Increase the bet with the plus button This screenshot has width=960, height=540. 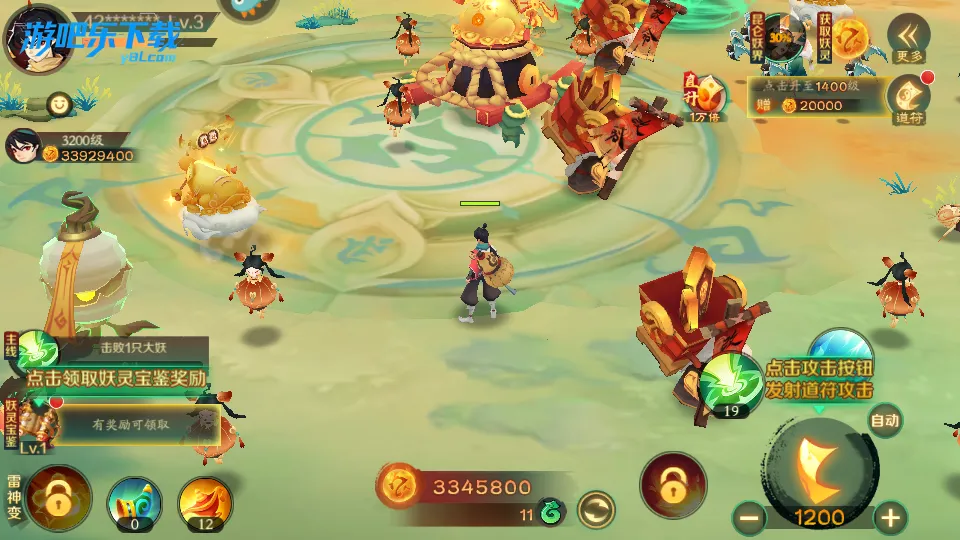click(x=889, y=517)
